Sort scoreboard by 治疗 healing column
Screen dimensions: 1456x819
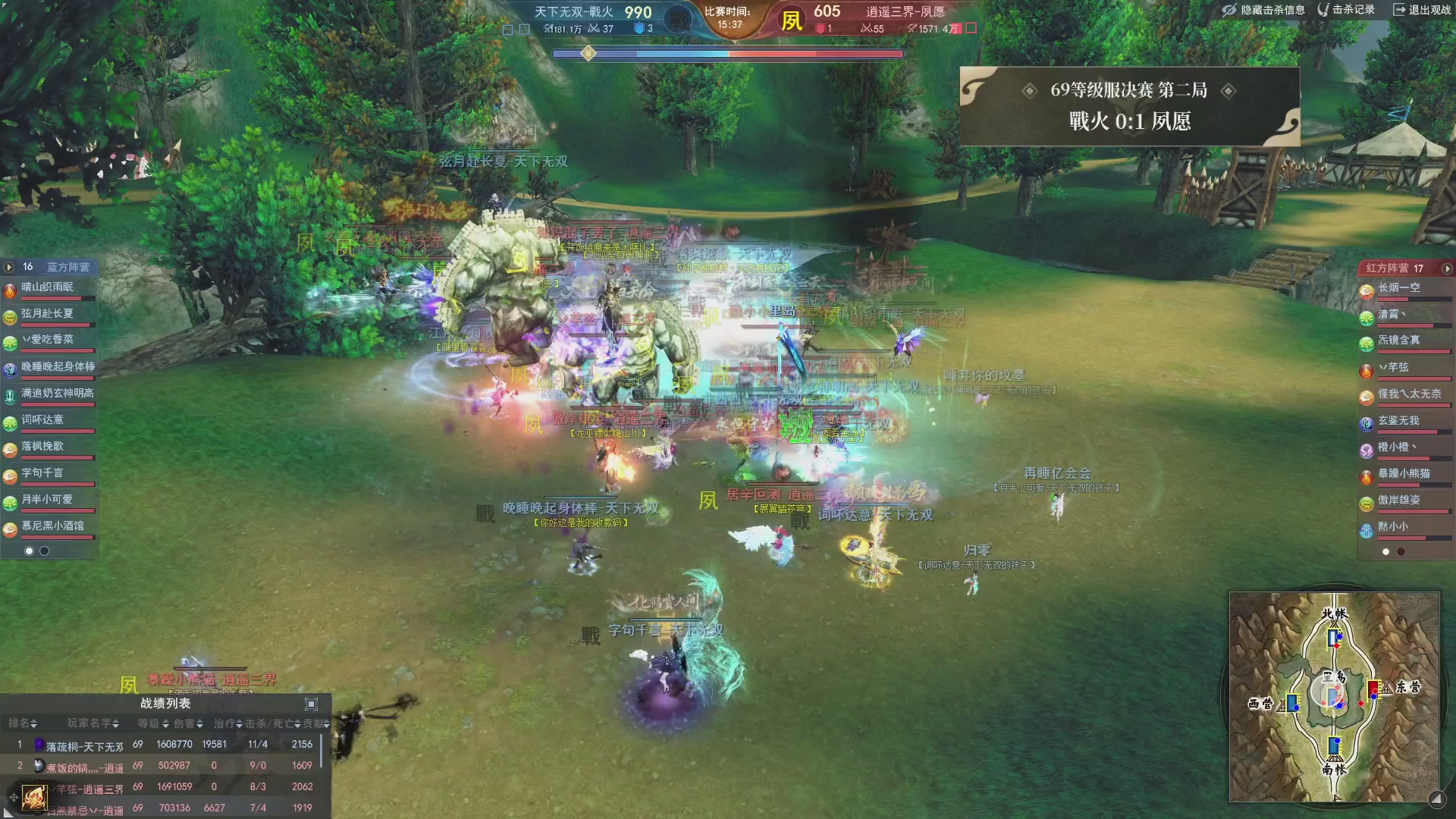[227, 723]
